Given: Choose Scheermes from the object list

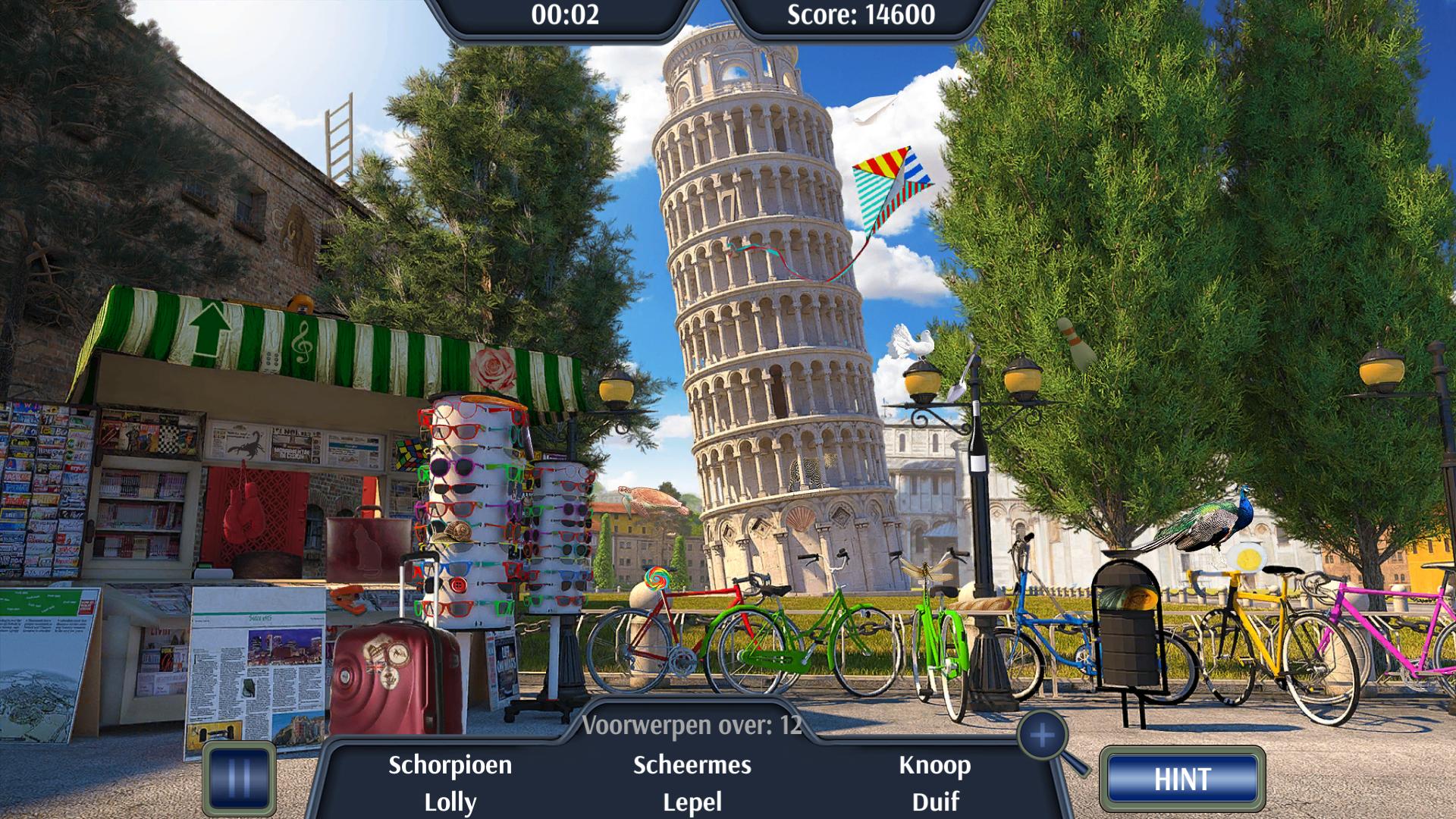Looking at the screenshot, I should point(692,765).
